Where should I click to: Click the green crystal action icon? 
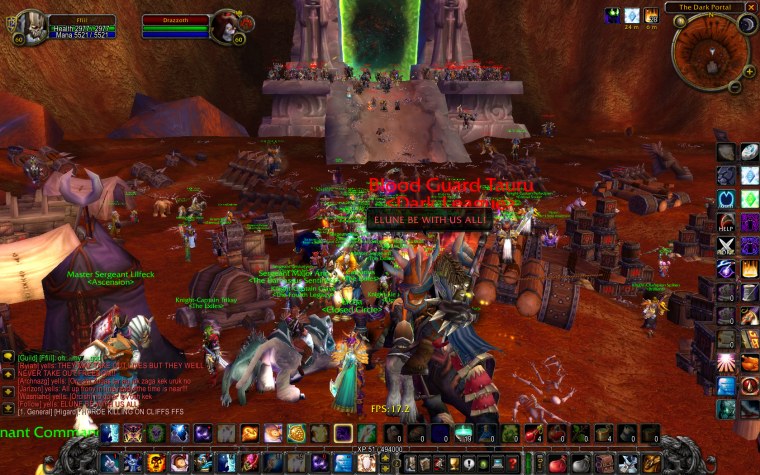(x=749, y=199)
